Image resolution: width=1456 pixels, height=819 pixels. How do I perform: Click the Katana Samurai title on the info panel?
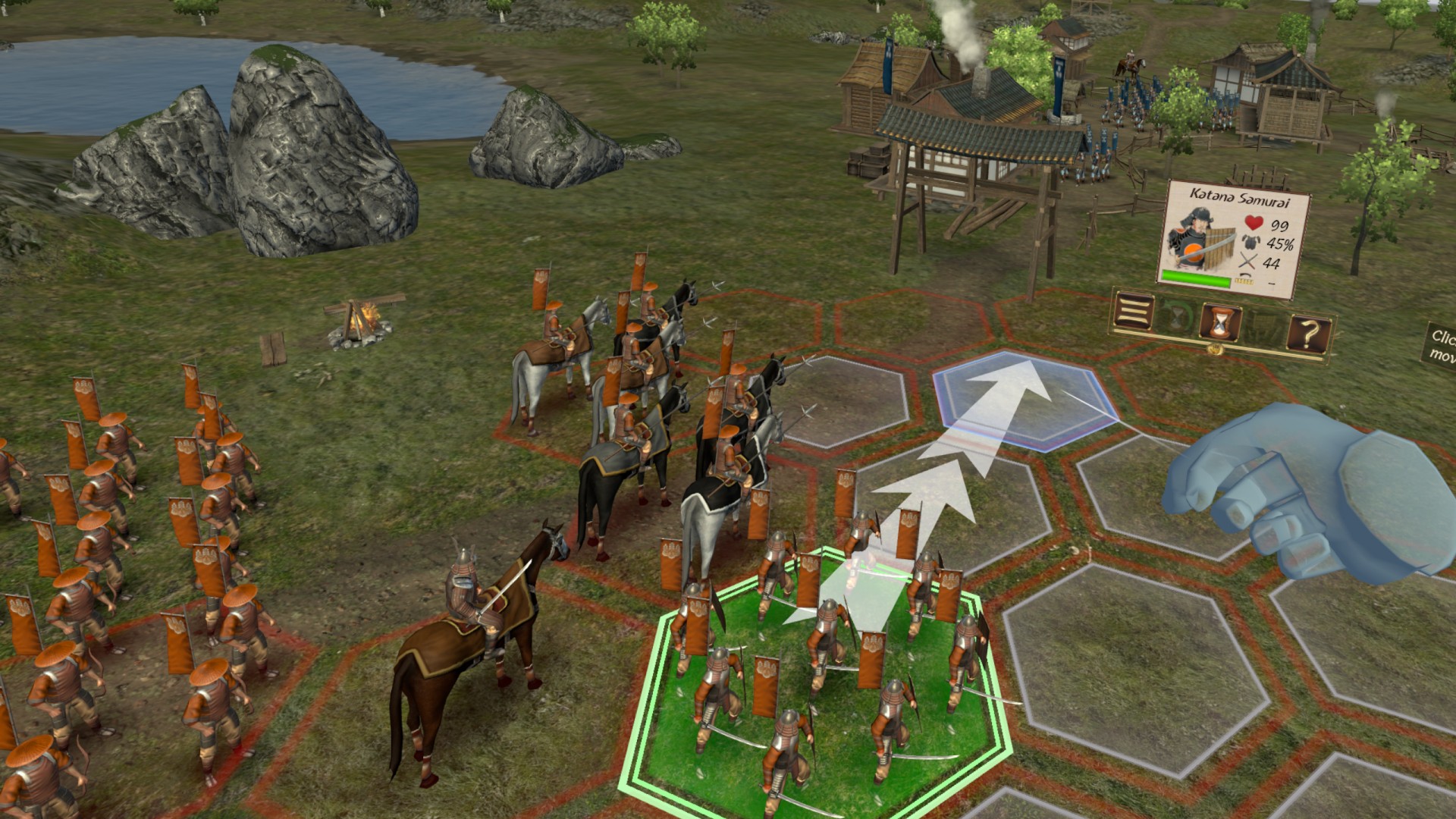pos(1241,198)
